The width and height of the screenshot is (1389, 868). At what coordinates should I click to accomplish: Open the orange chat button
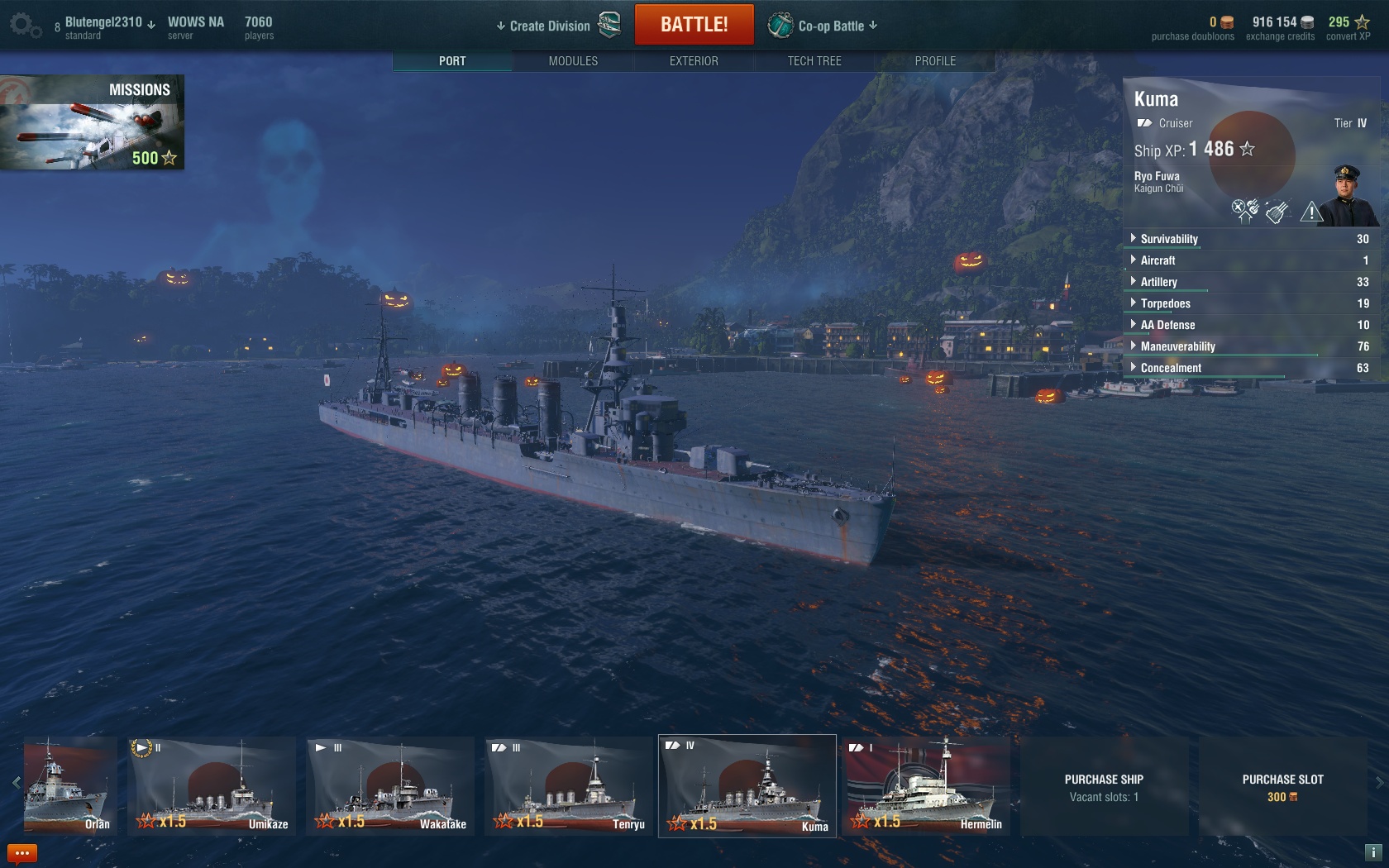point(21,853)
